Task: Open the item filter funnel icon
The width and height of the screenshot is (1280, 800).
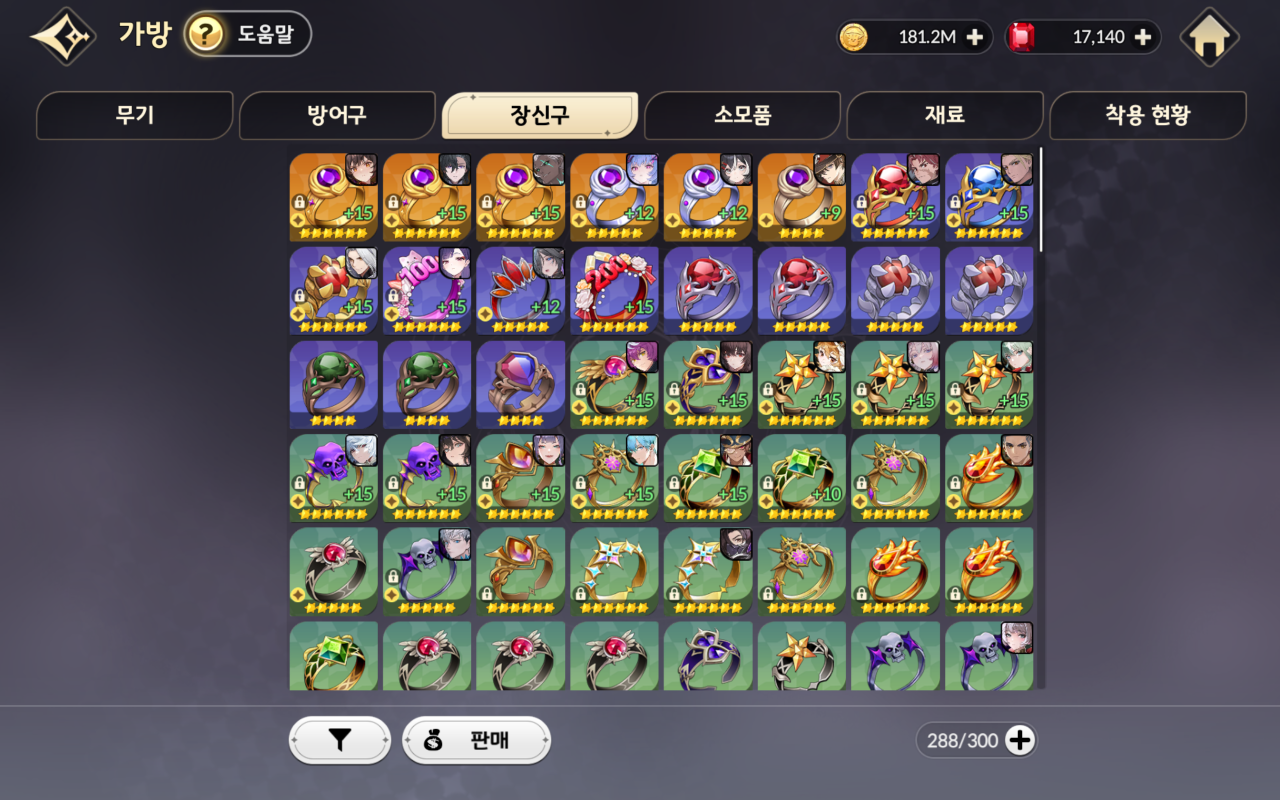Action: (x=338, y=740)
